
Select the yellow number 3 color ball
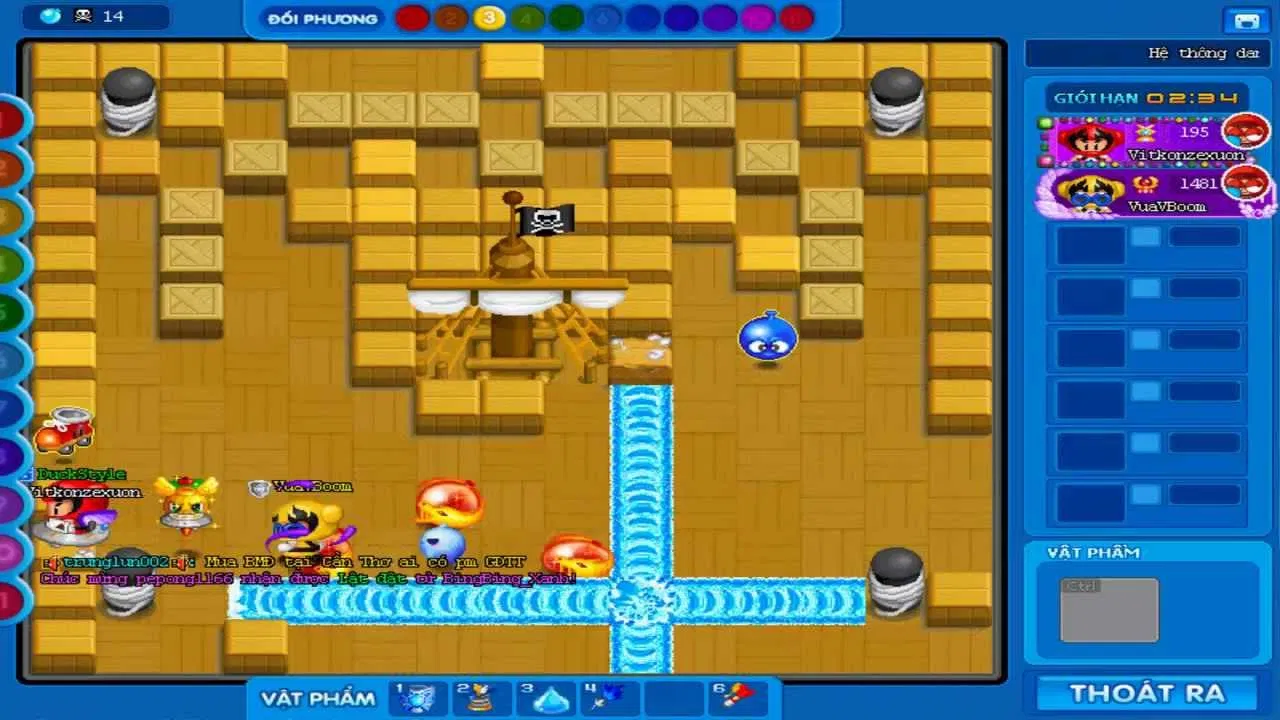click(x=488, y=17)
